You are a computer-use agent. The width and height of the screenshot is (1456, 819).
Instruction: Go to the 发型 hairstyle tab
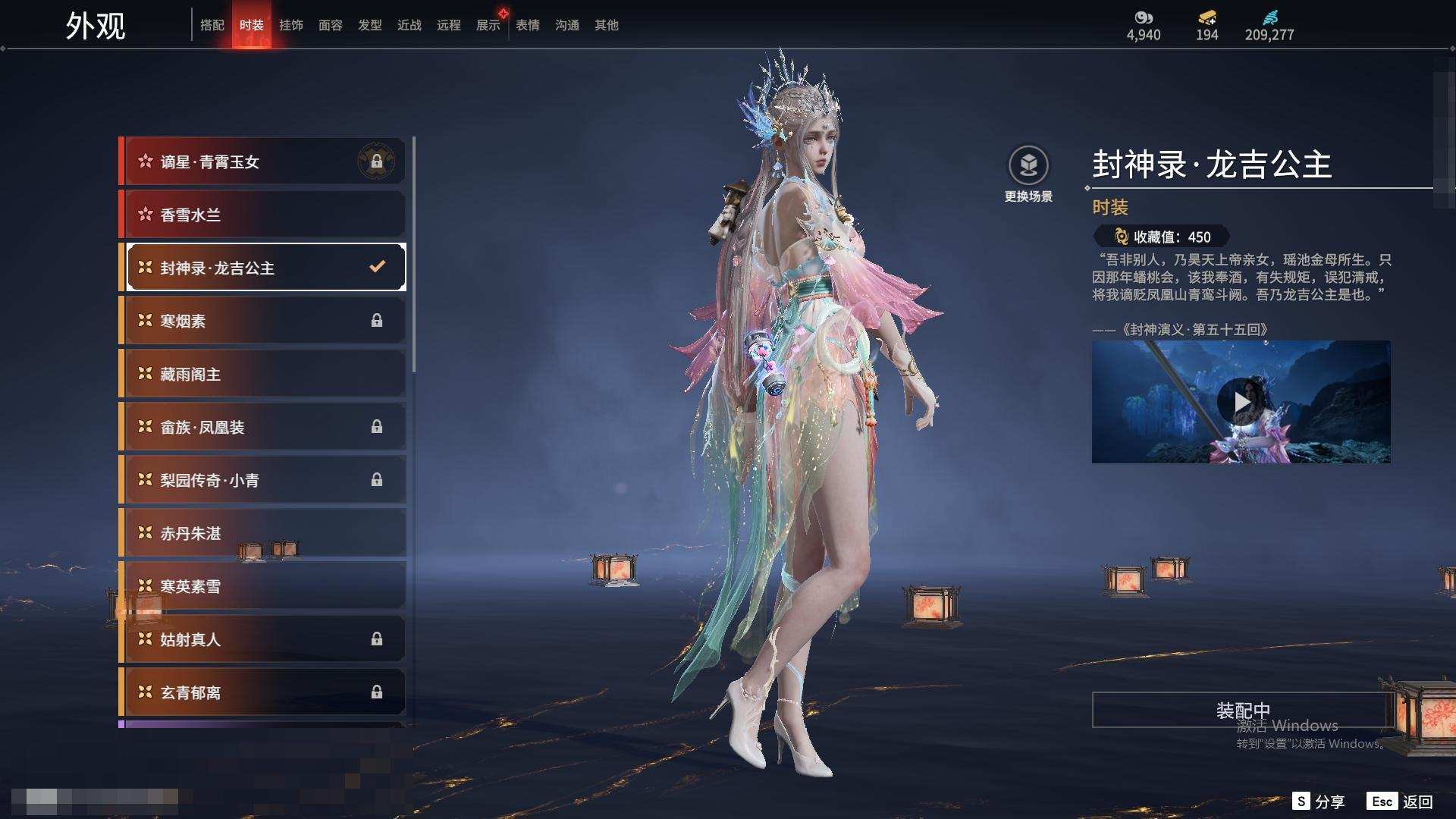(x=370, y=25)
